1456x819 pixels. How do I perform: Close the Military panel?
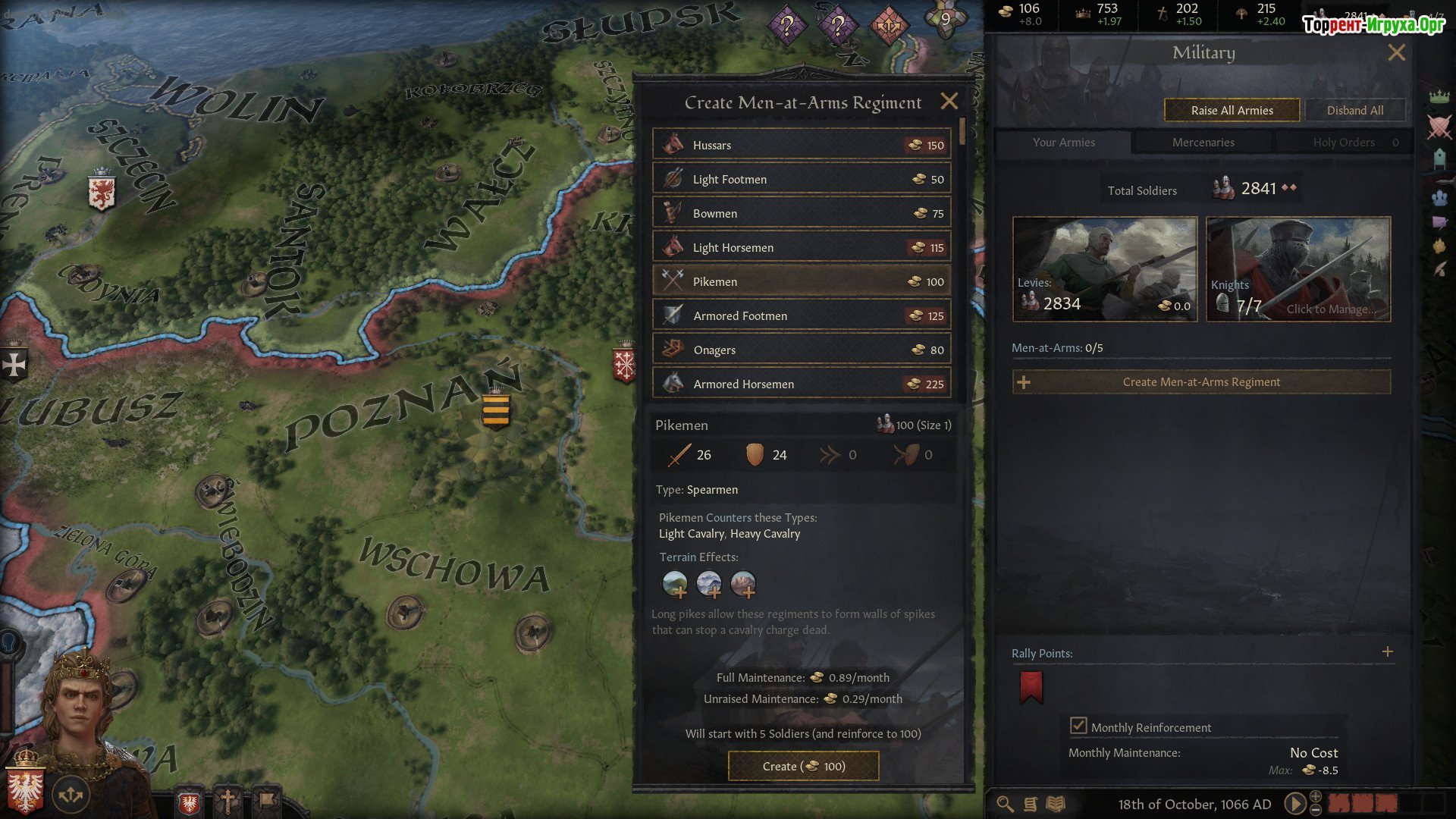pos(1396,52)
